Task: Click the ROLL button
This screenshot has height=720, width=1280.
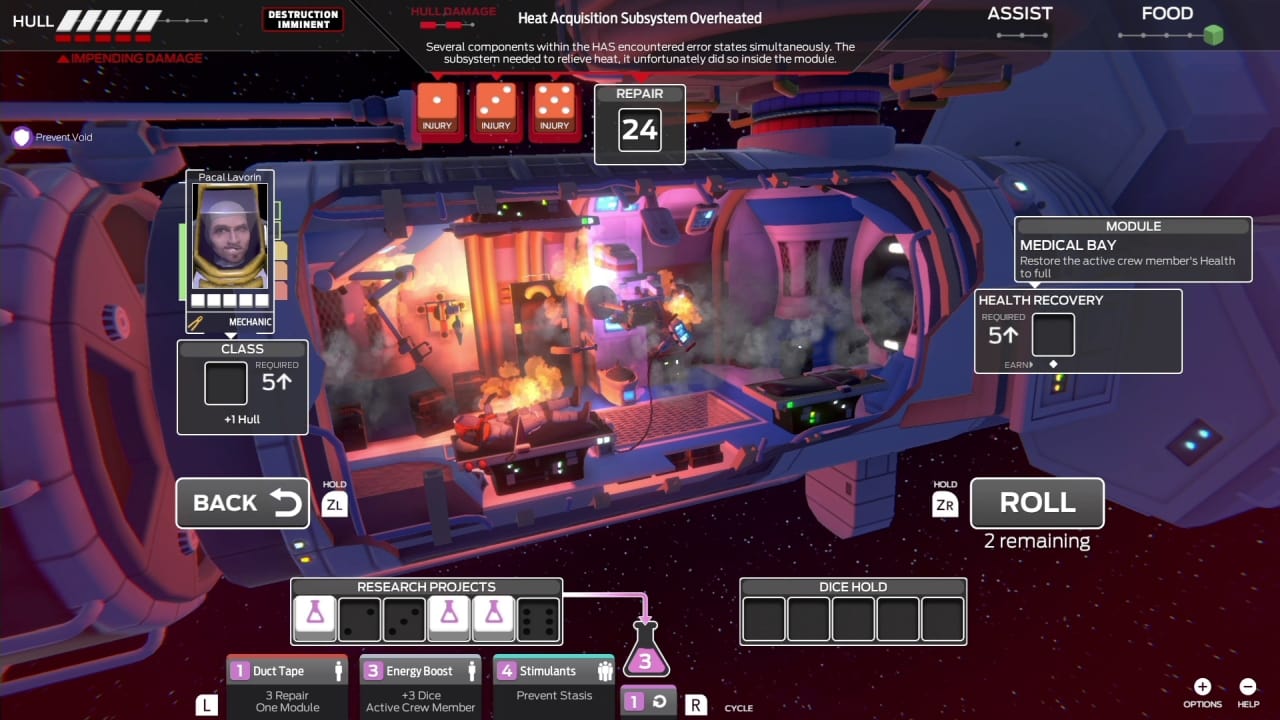Action: [1036, 503]
